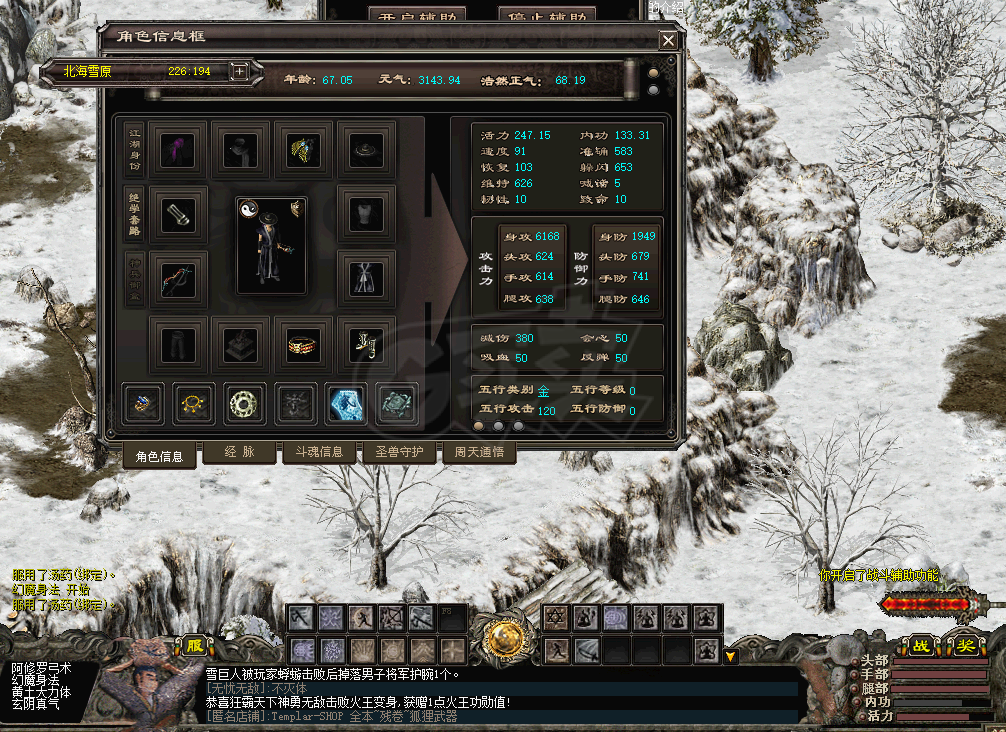Click the plus button beside the coordinates
The width and height of the screenshot is (1006, 732).
coord(239,71)
